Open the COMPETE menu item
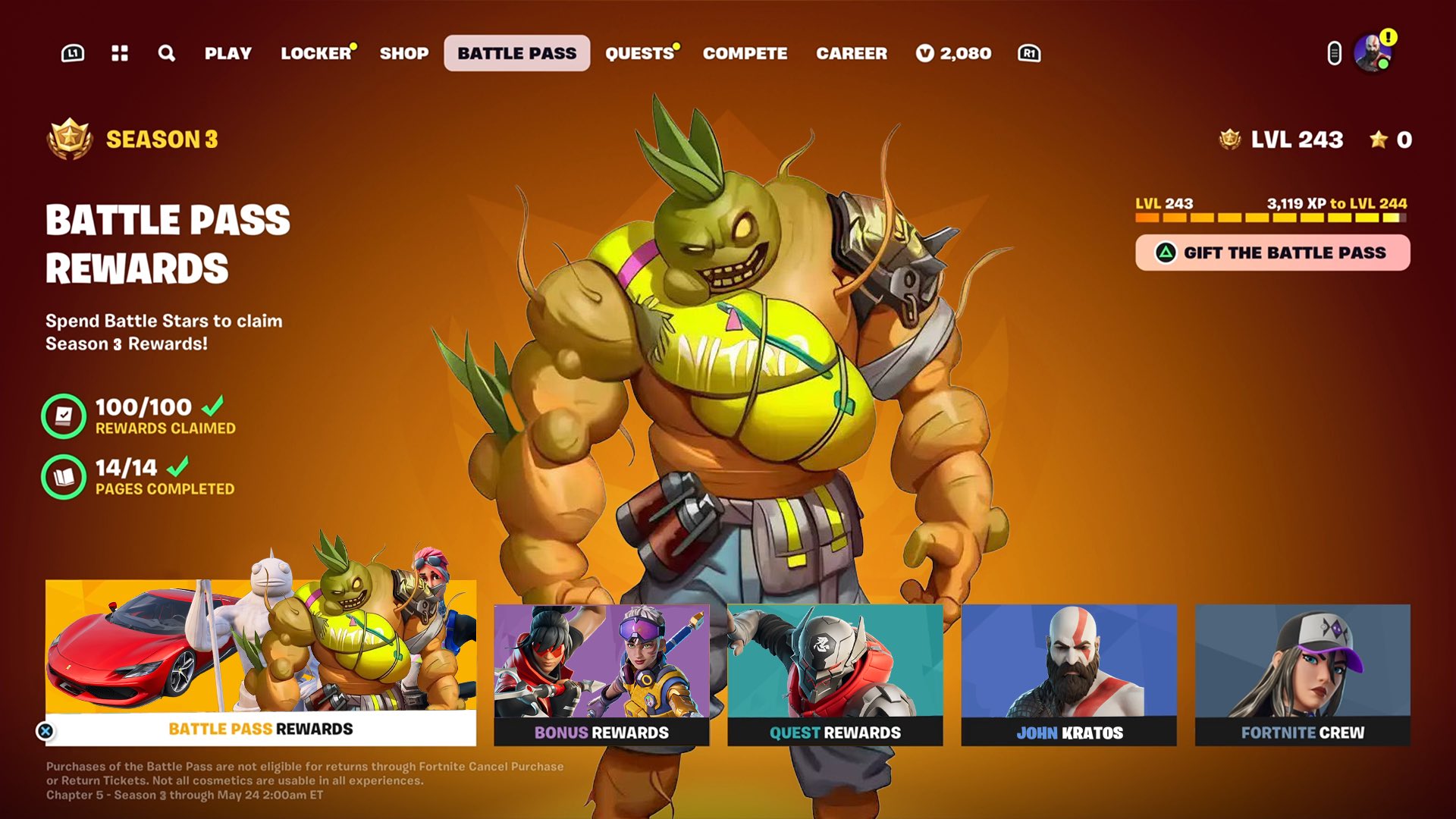The image size is (1456, 819). (x=745, y=53)
